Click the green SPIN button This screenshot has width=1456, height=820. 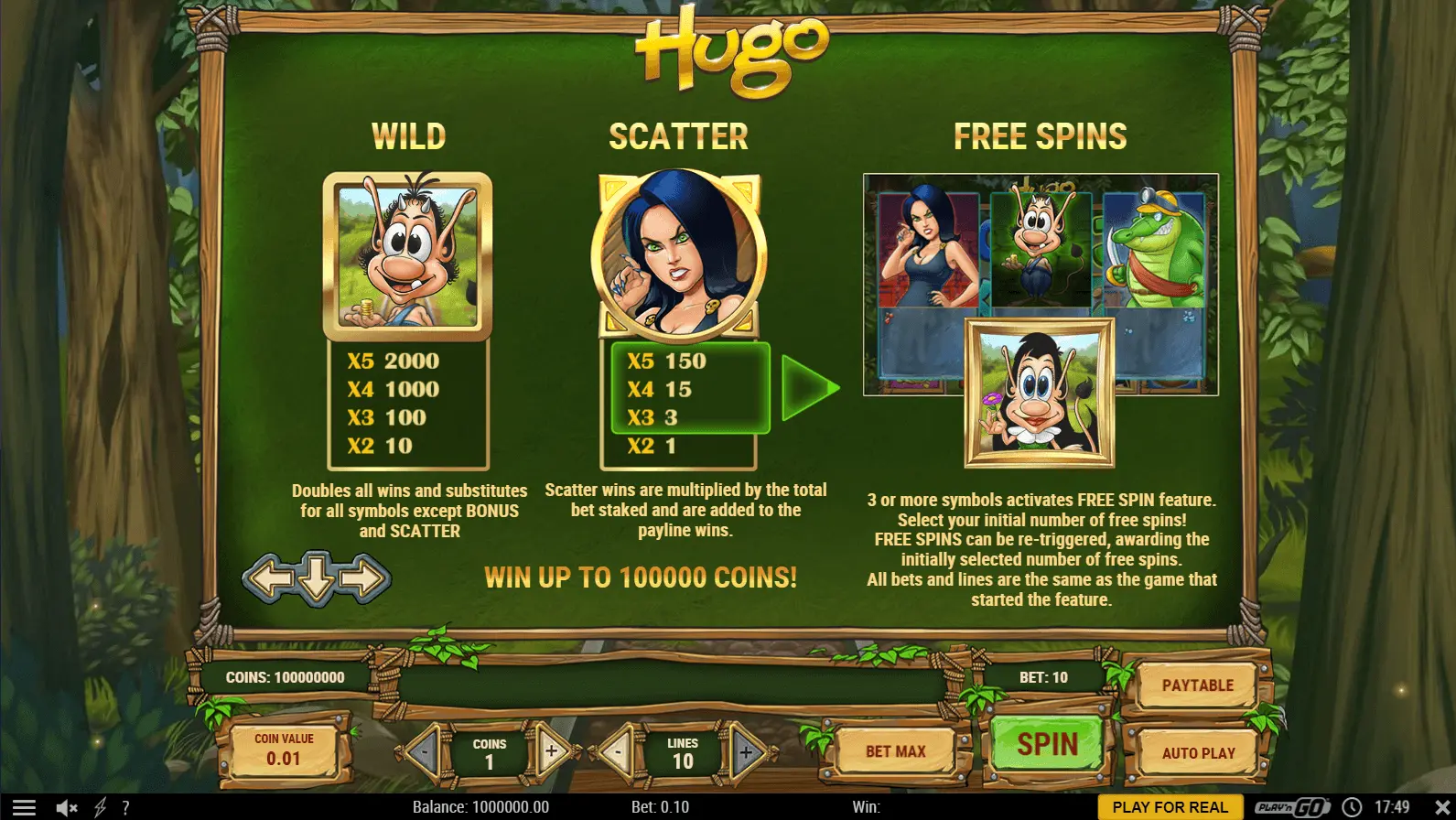[x=1047, y=745]
